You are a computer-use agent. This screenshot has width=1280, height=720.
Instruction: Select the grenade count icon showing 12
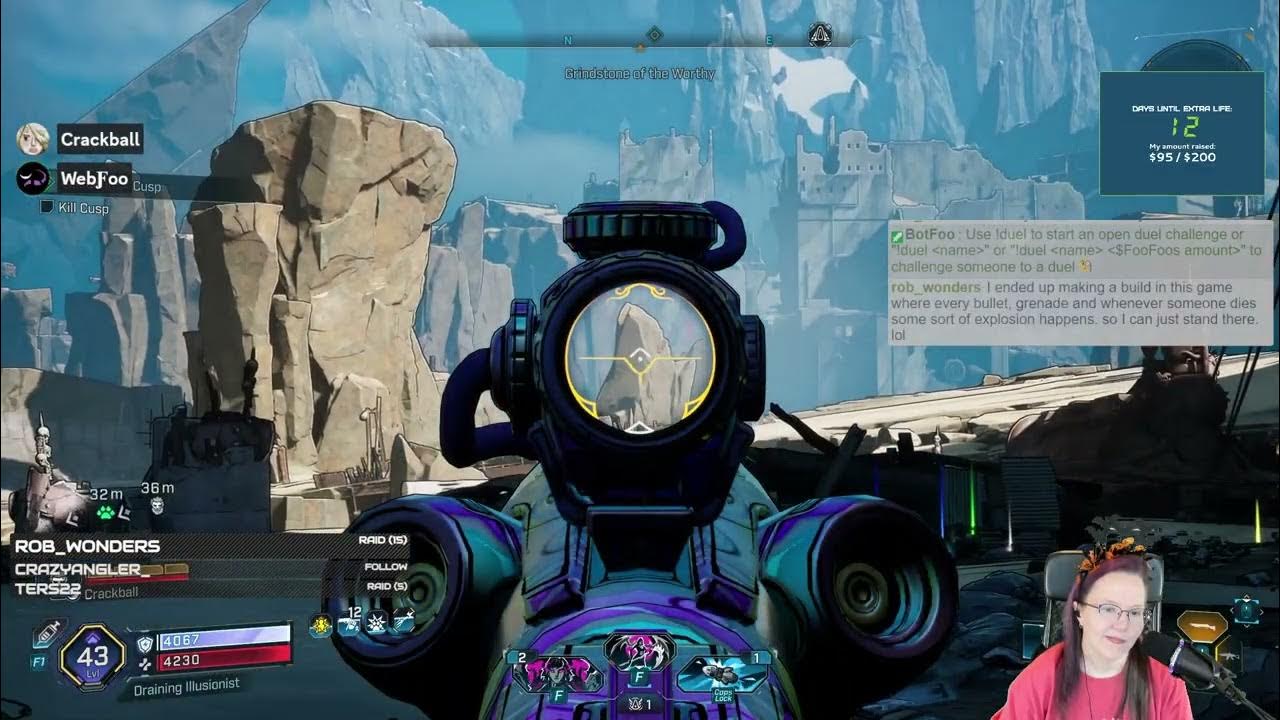(350, 624)
